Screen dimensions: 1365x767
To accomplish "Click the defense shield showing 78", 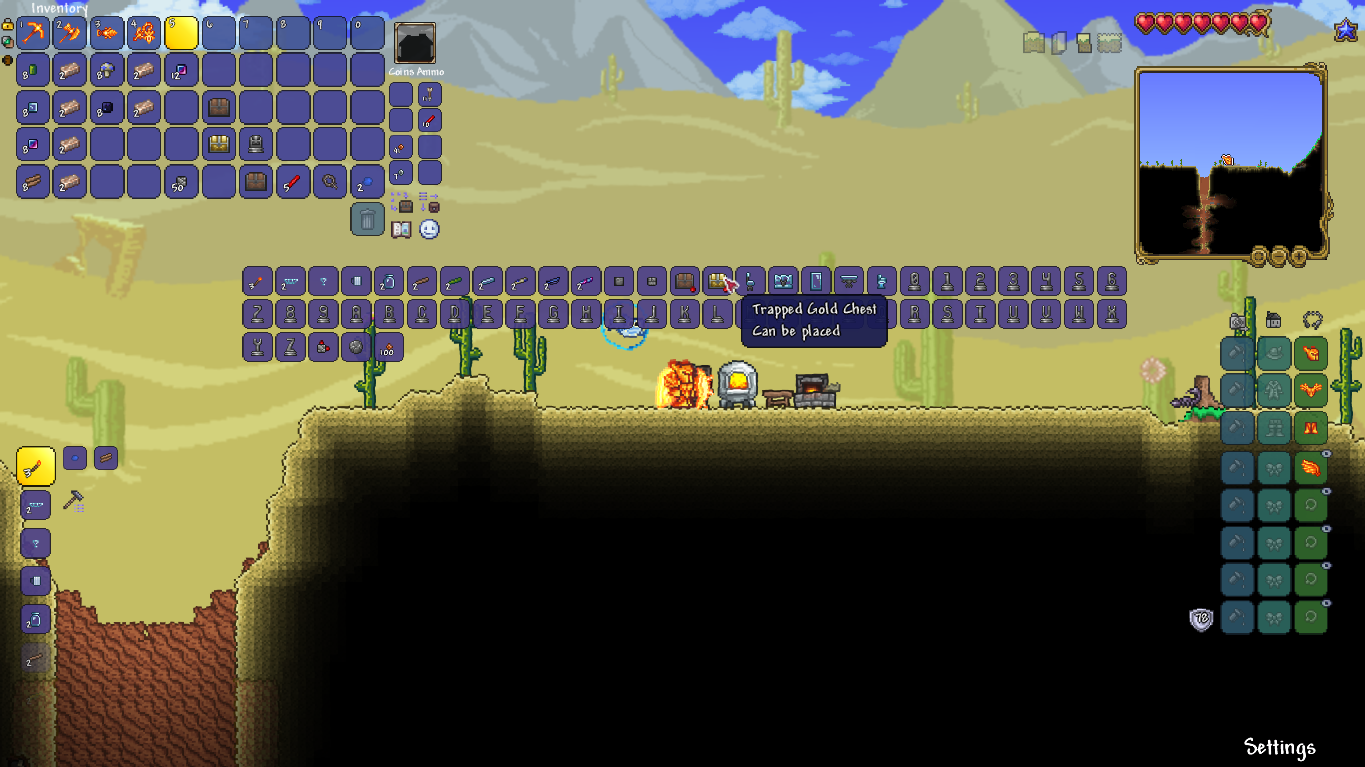I will coord(1199,619).
